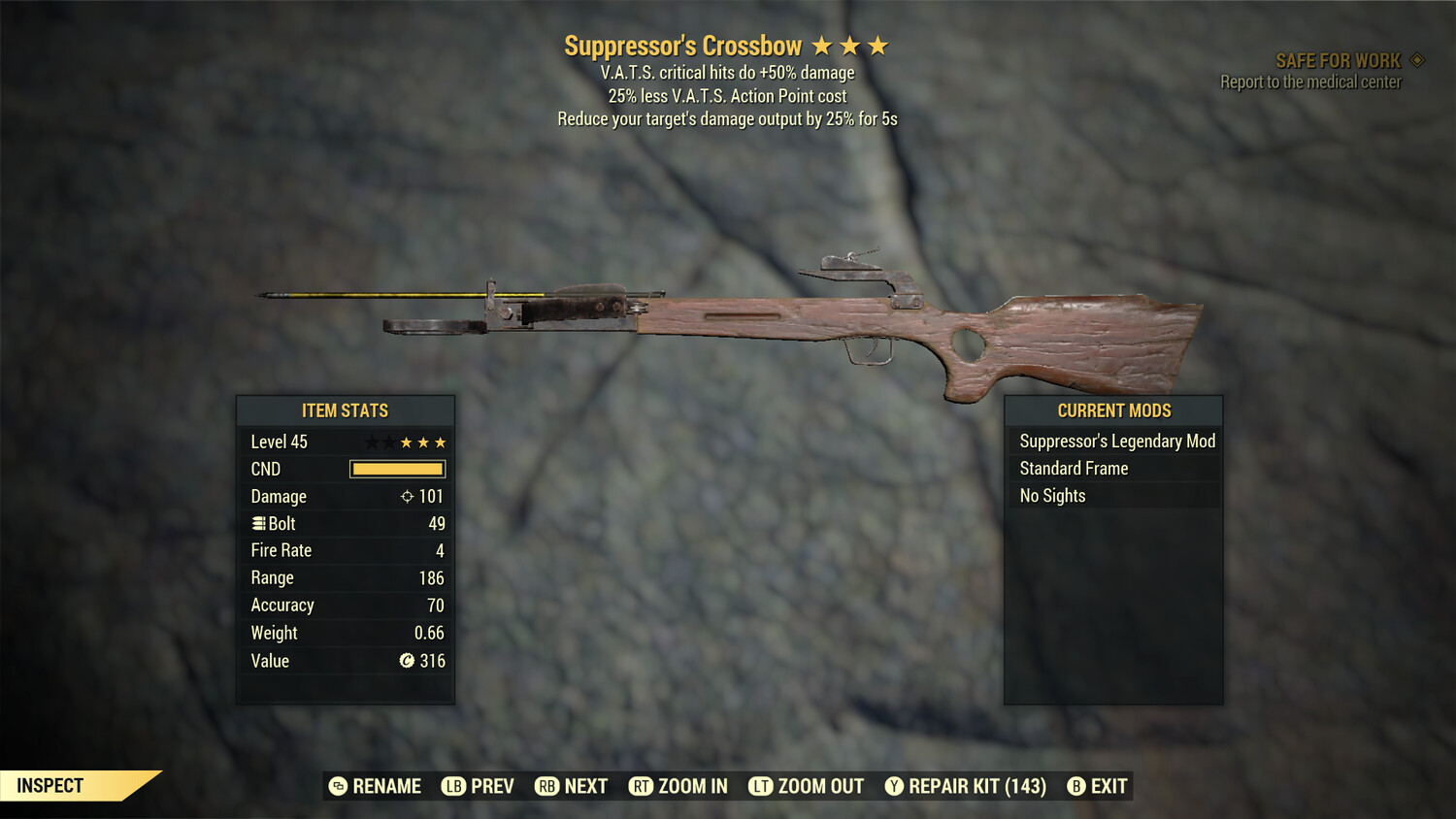Click the CURRENT MODS panel header
1456x819 pixels.
click(1112, 410)
